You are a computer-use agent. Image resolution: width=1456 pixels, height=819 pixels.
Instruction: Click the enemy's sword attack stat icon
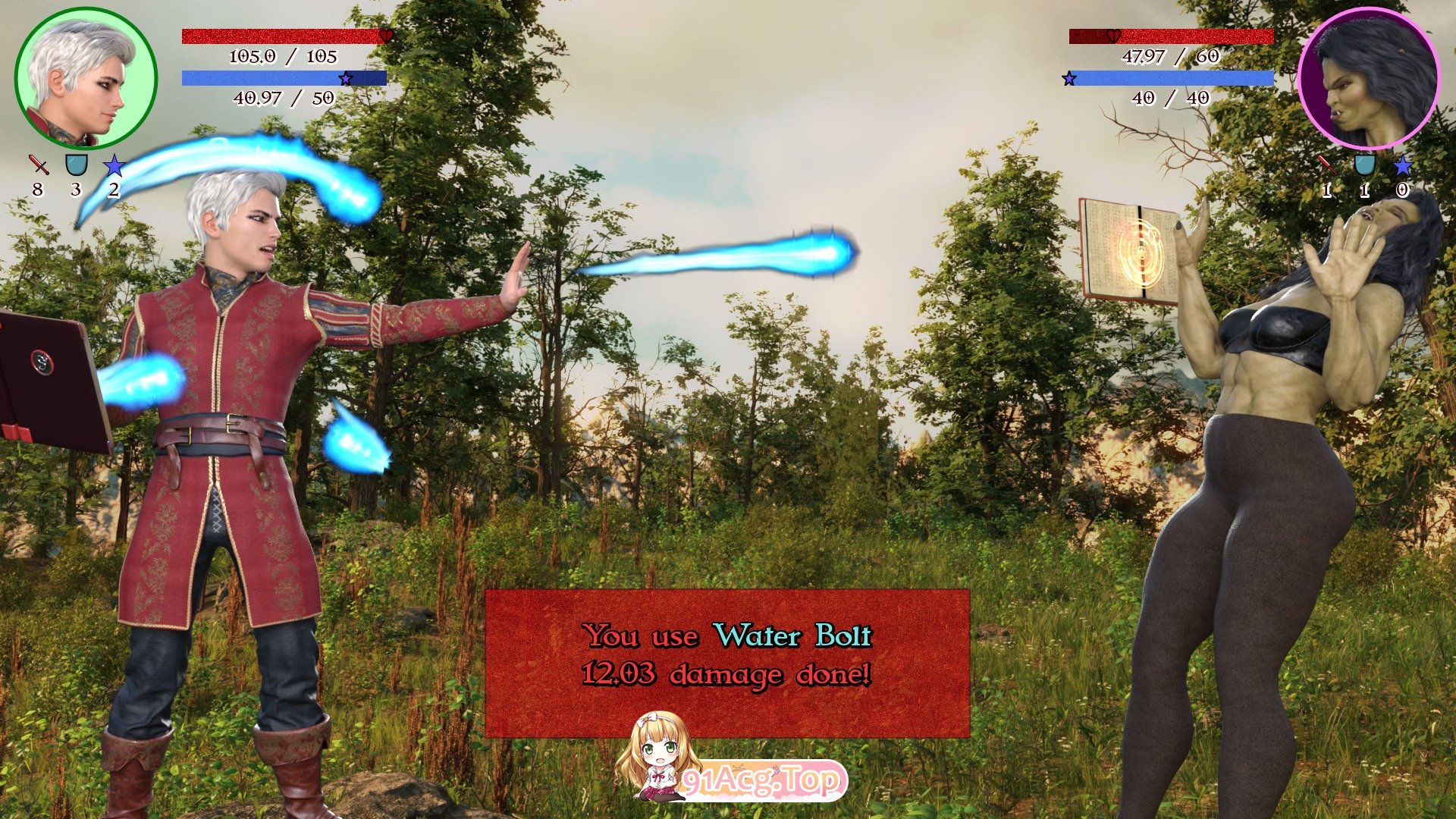(x=1326, y=165)
